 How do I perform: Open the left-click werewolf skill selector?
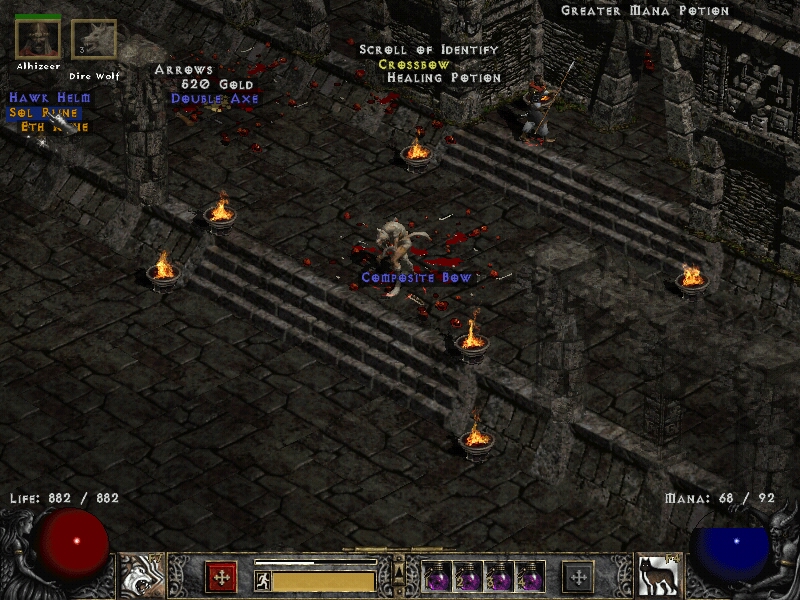pyautogui.click(x=141, y=575)
